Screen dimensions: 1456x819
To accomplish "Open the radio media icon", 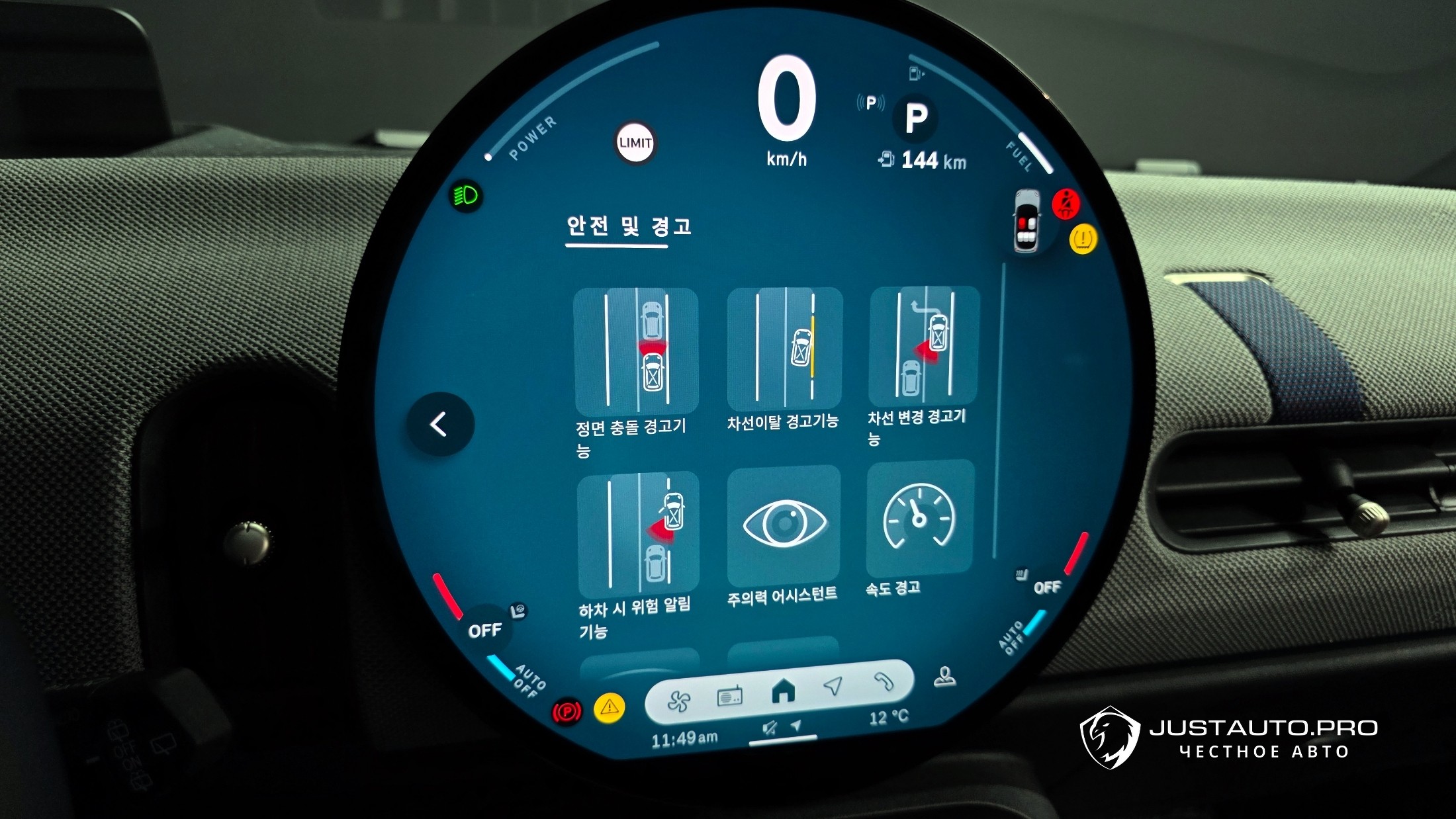I will pos(729,697).
